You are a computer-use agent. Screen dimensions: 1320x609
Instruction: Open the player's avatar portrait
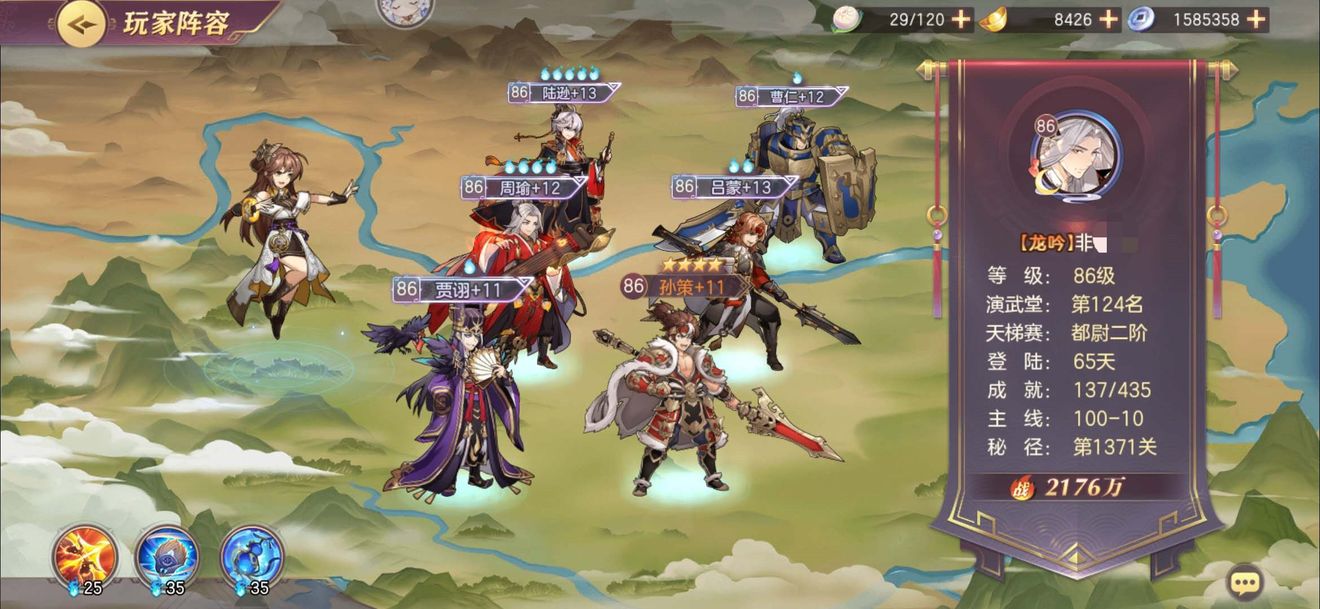(x=1076, y=157)
